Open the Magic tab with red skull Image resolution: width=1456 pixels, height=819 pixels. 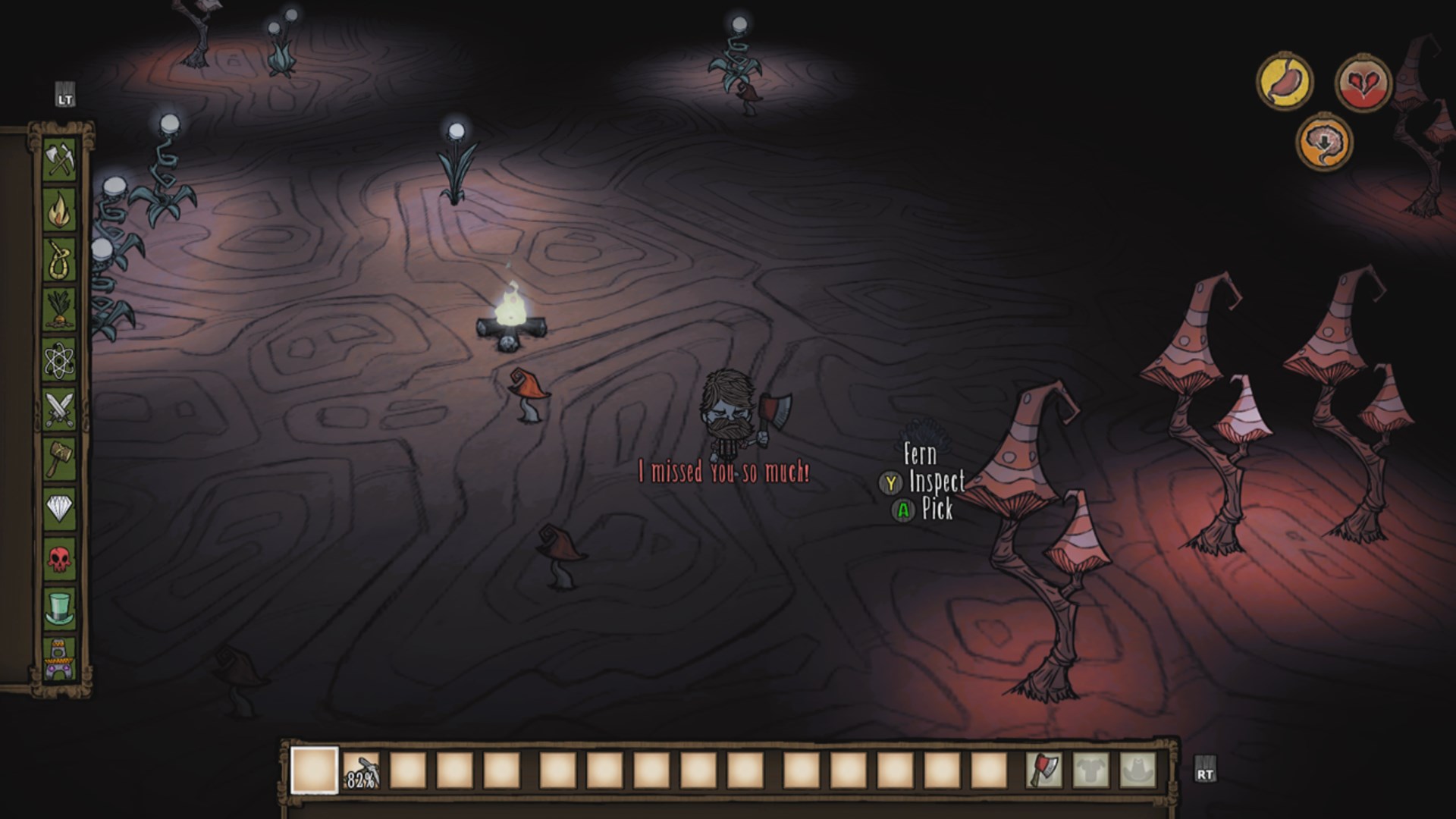point(60,560)
